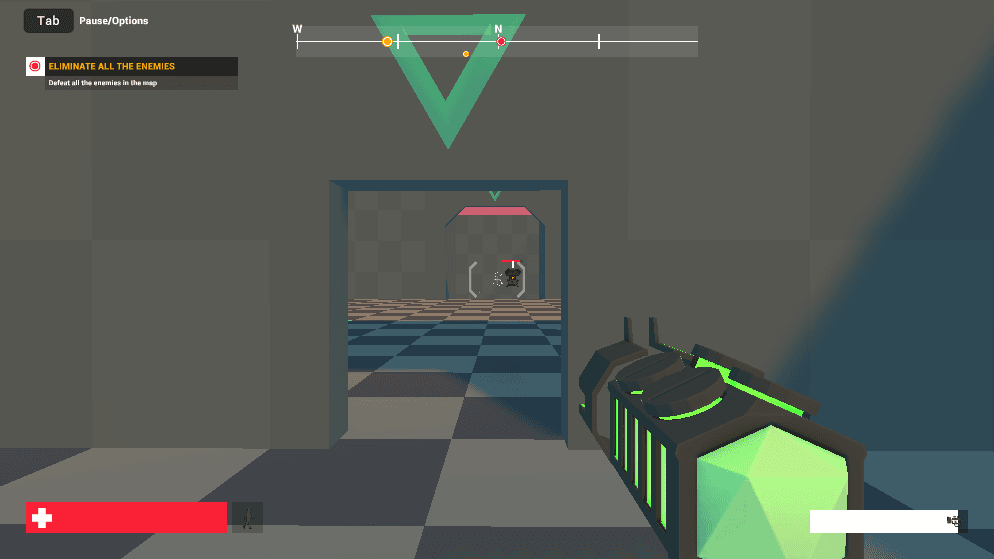Select the Eliminate All The Enemies objective
Screen dimensions: 994x559
pyautogui.click(x=112, y=66)
